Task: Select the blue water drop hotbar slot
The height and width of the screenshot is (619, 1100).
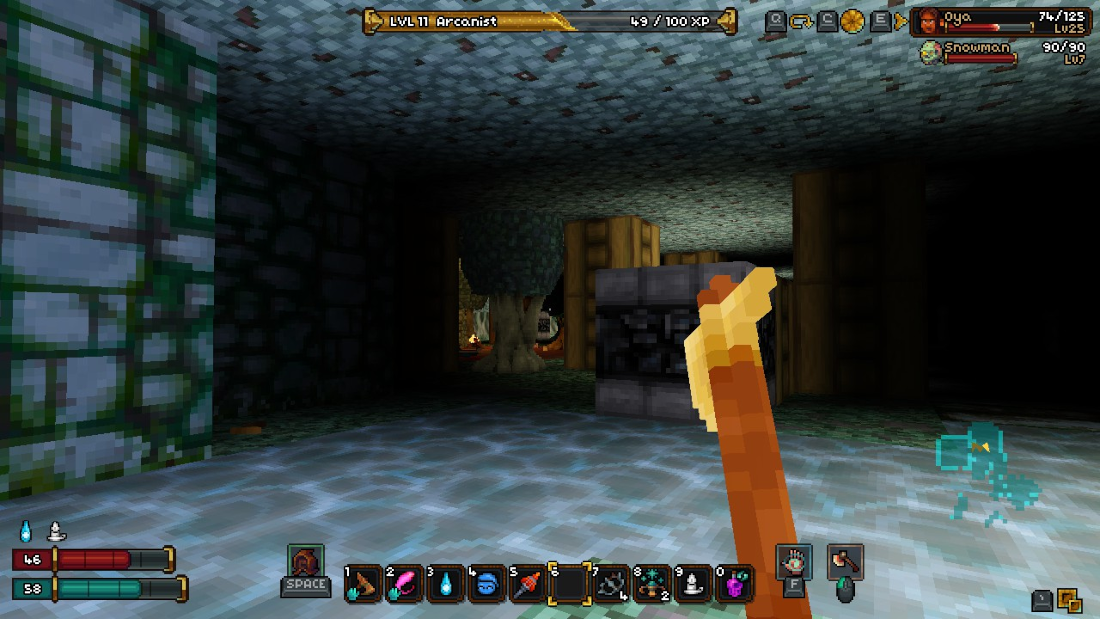Action: (x=445, y=584)
